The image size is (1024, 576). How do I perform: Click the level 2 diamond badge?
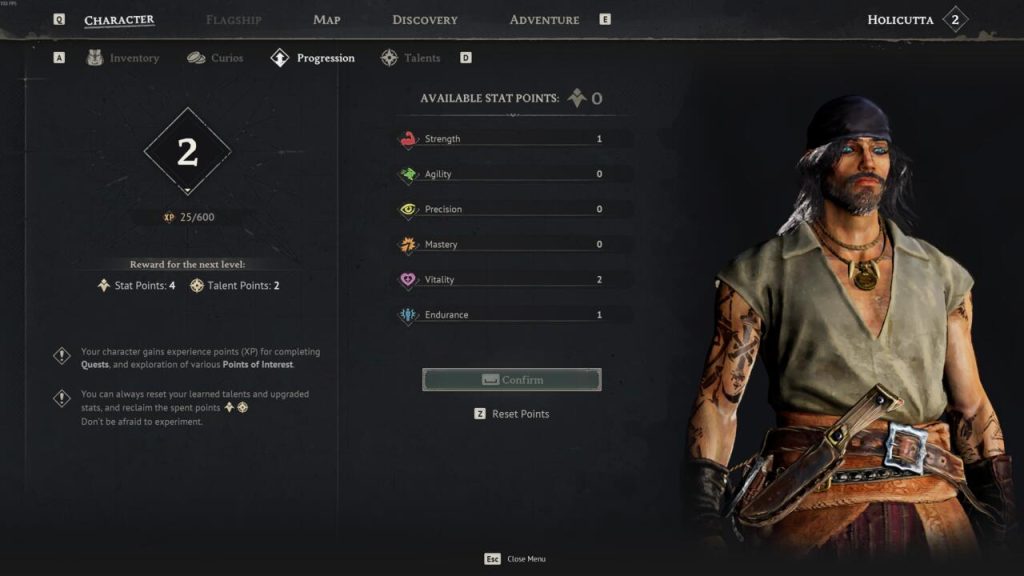click(187, 152)
